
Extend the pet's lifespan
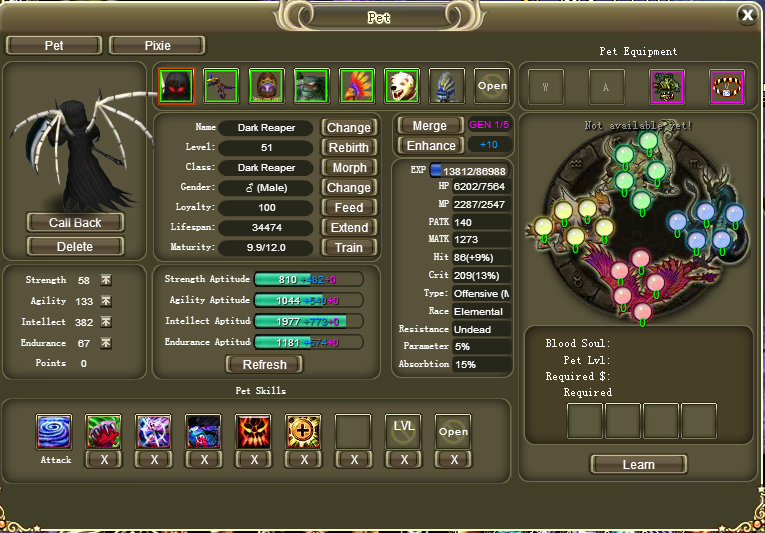click(348, 227)
